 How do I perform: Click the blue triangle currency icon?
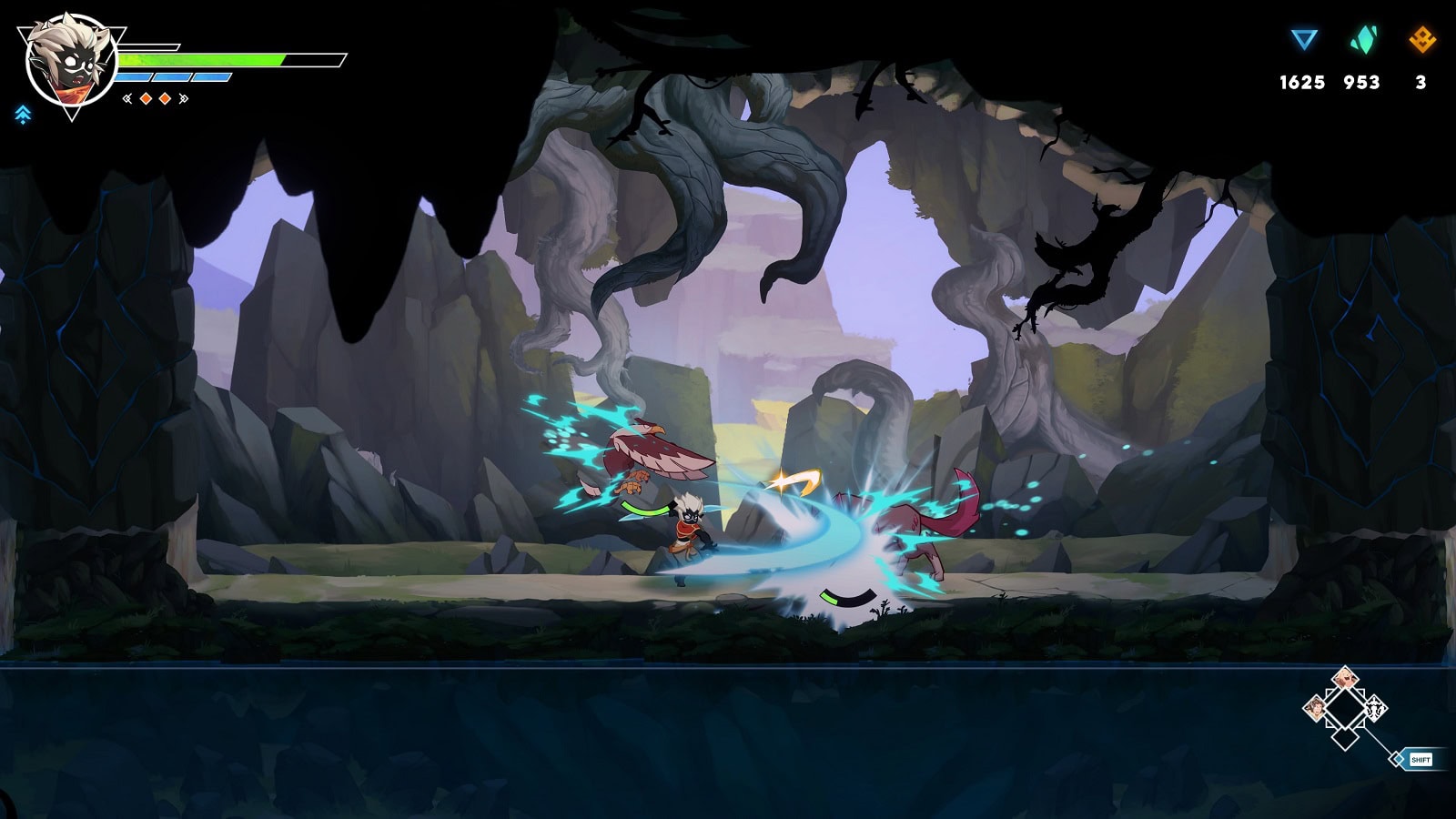pos(1304,40)
